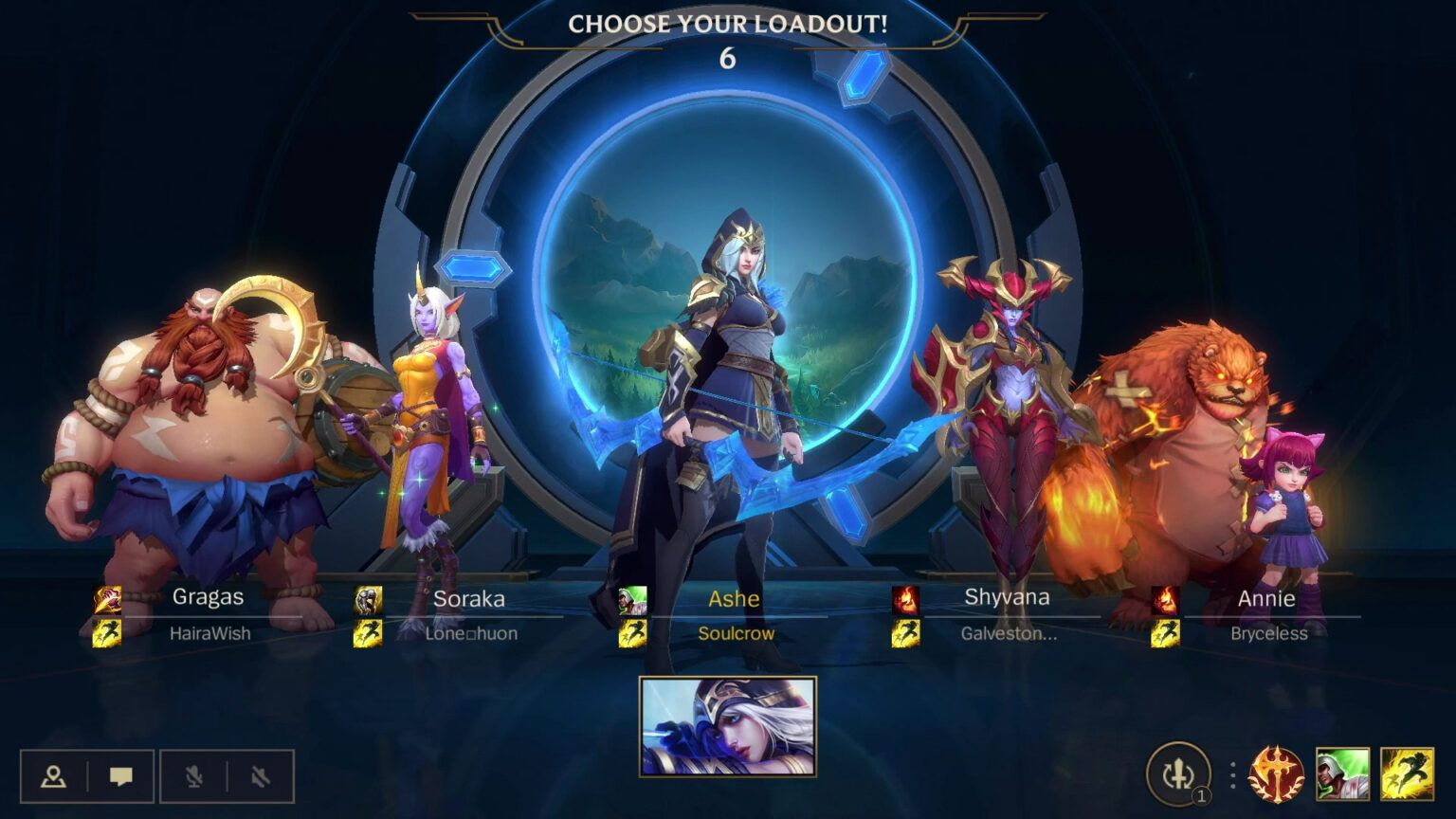
Task: Expand Shyvana's spell loadout panel
Action: pos(906,633)
